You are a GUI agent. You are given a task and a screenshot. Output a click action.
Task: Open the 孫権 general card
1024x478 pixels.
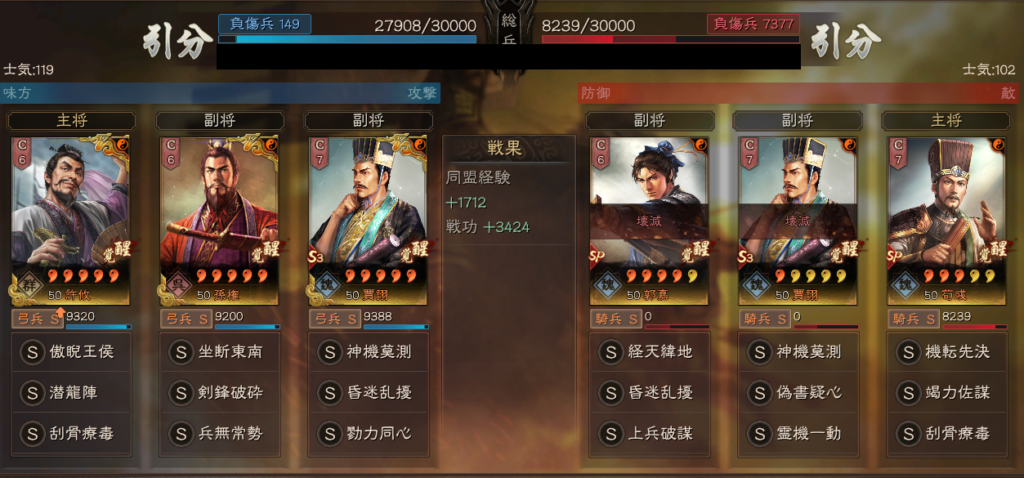(219, 219)
